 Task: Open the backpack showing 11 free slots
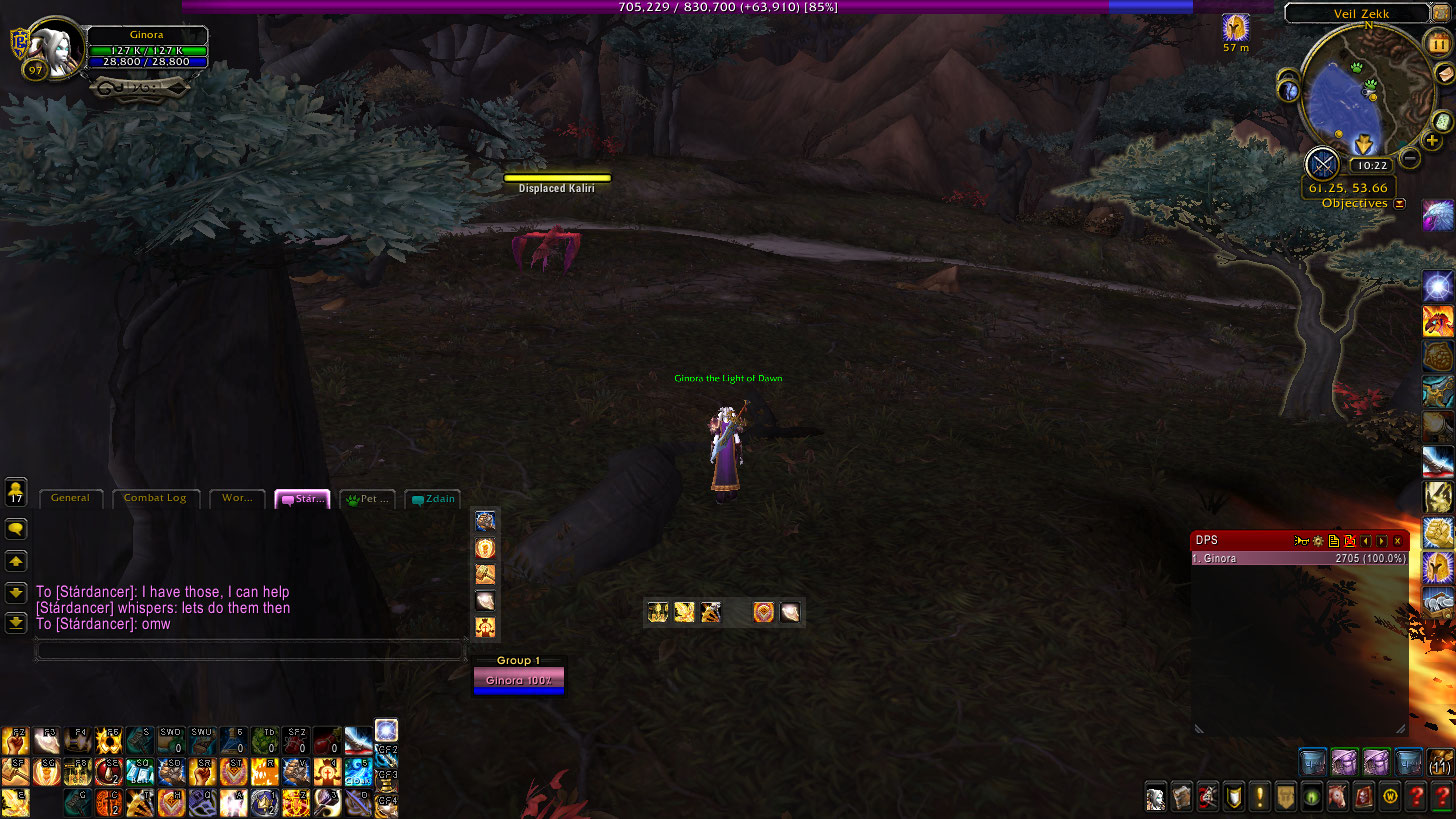coord(1440,764)
